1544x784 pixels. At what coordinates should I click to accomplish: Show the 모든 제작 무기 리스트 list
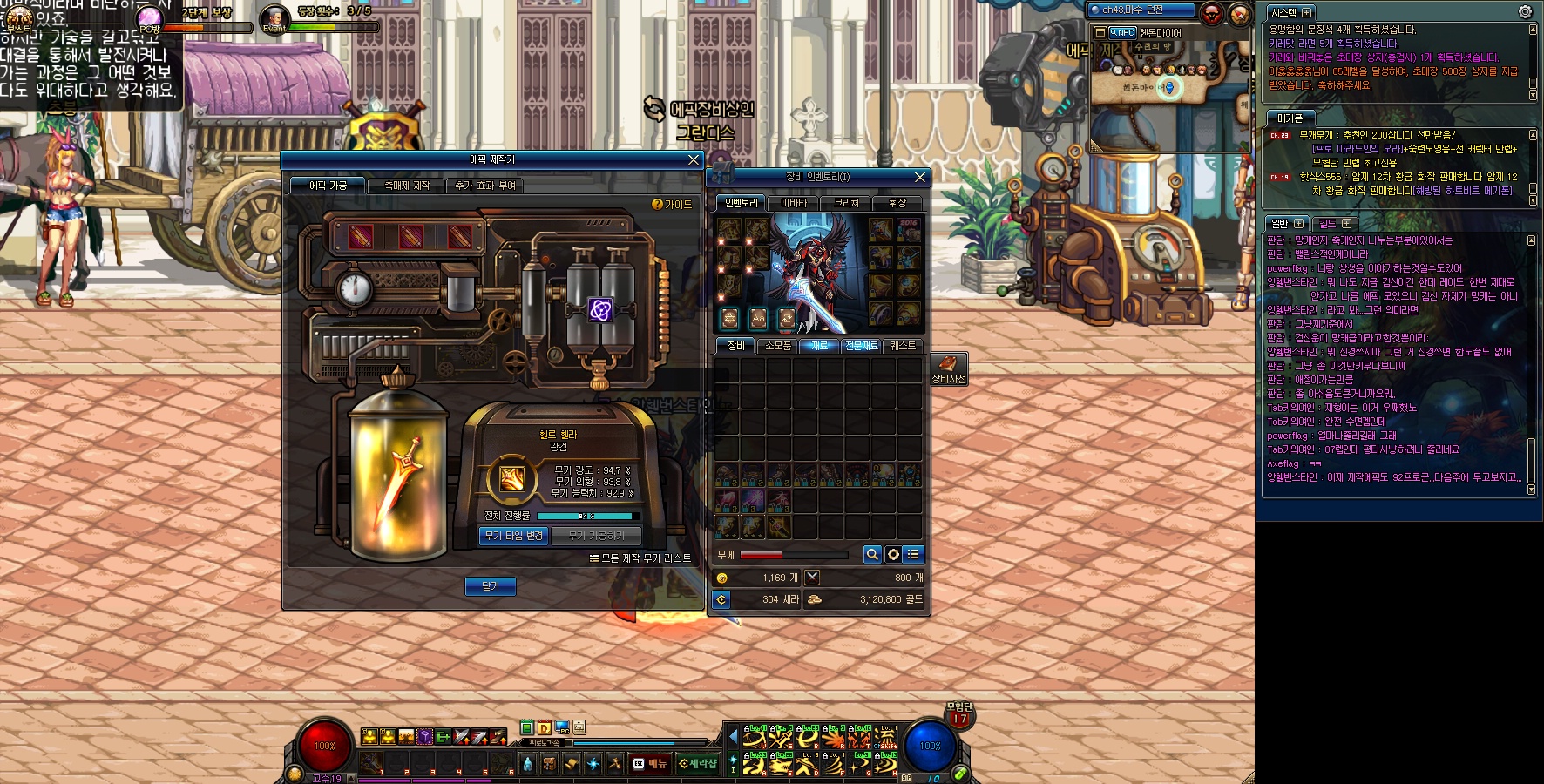click(x=641, y=558)
